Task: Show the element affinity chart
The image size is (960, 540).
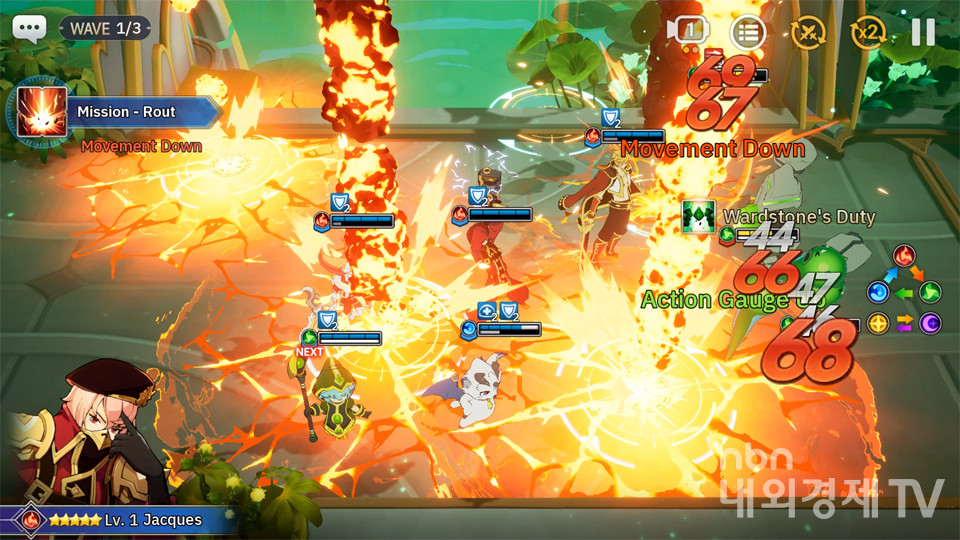Action: pos(904,291)
